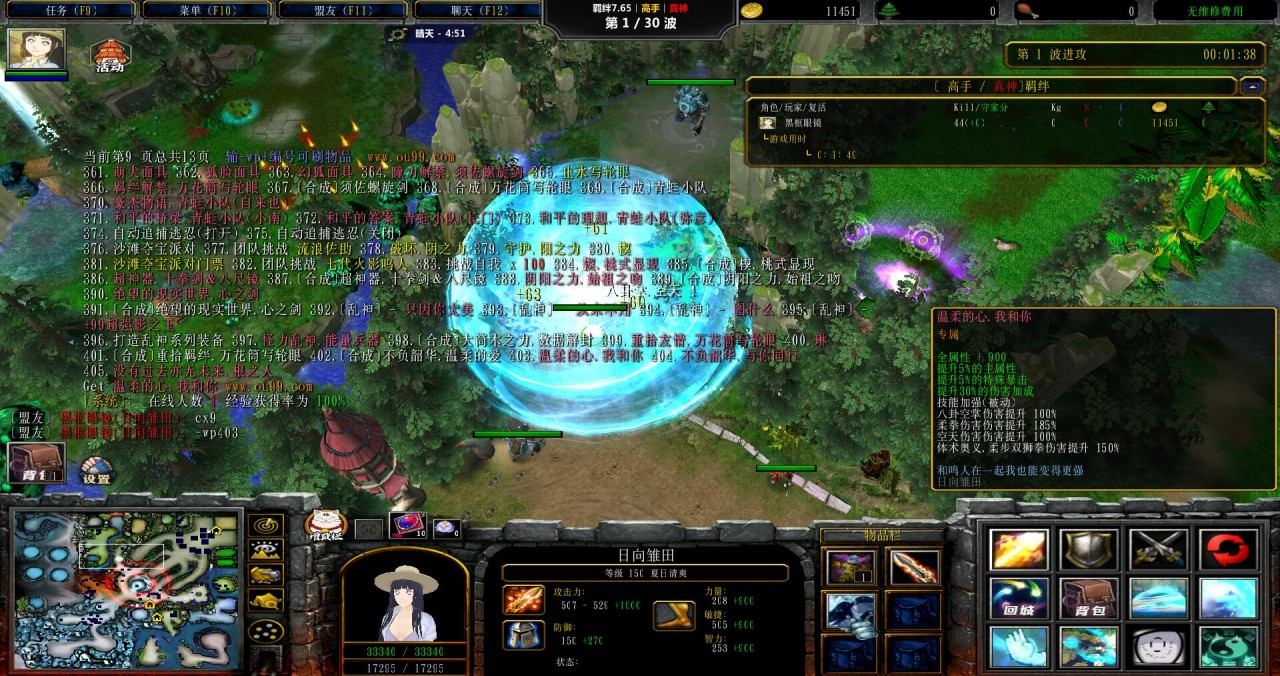Click the lucky cat 增威模 icon

(x=325, y=526)
